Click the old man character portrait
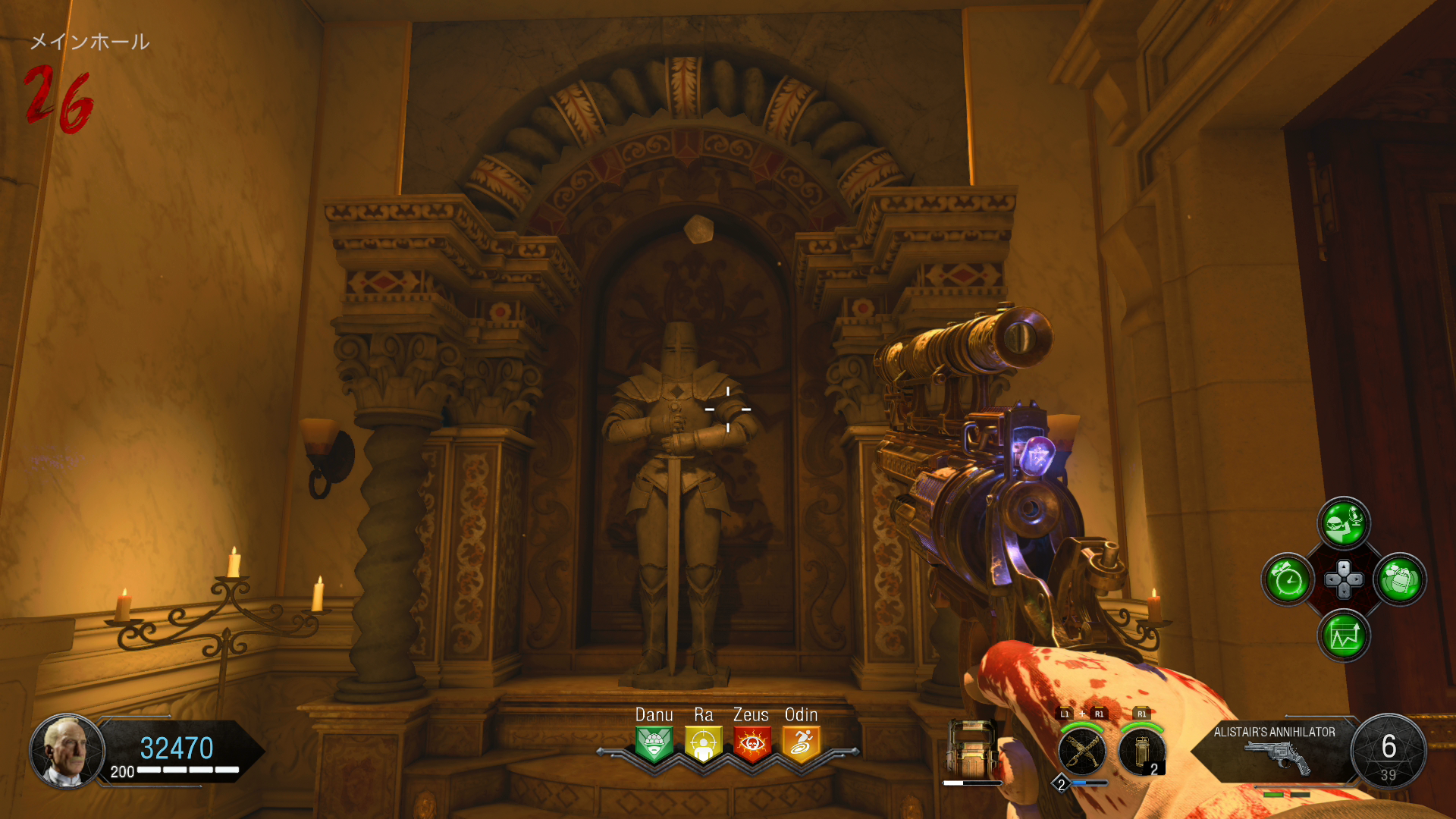Viewport: 1456px width, 819px height. pos(67,751)
